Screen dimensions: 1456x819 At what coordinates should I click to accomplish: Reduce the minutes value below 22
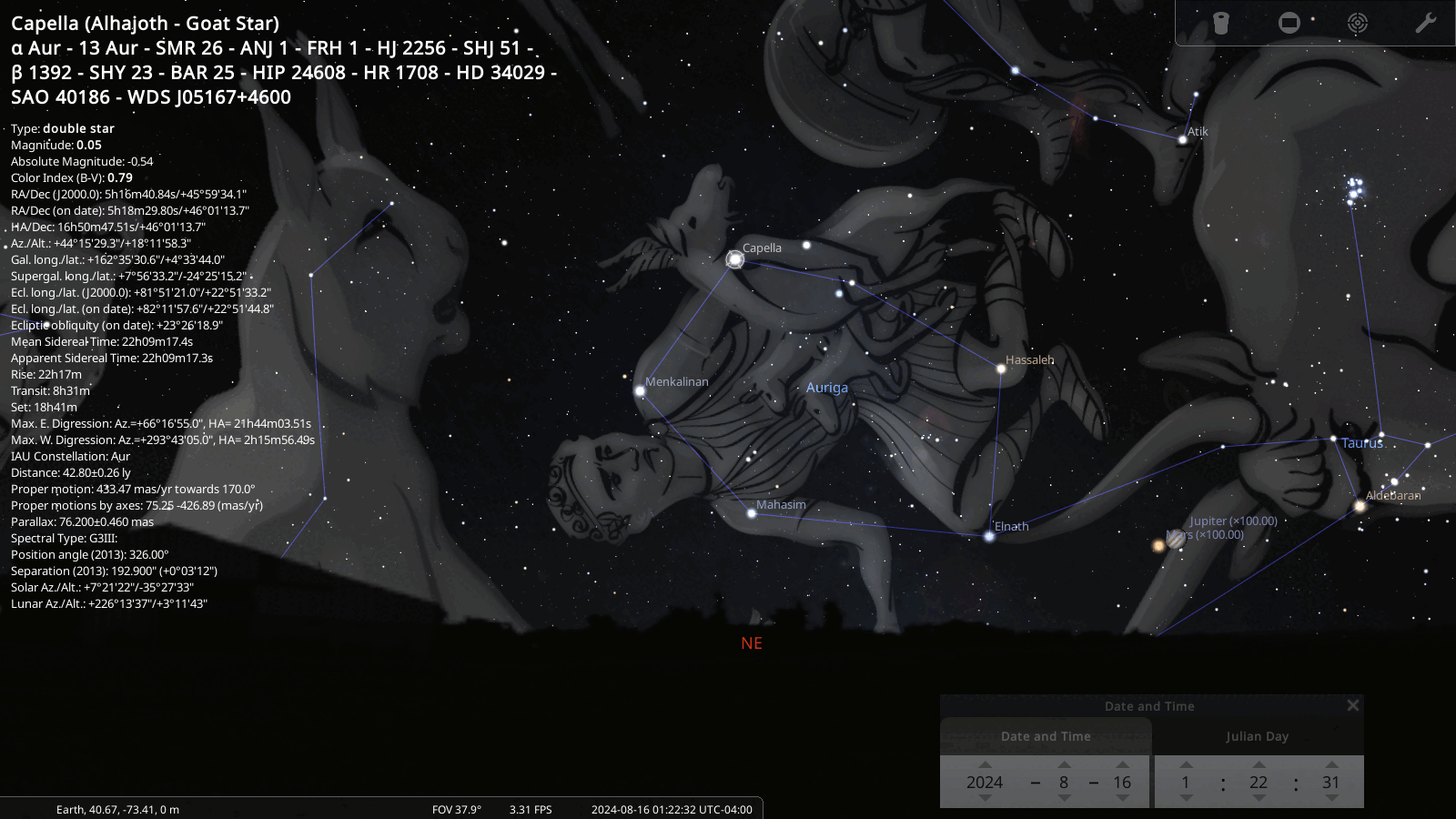(x=1259, y=798)
